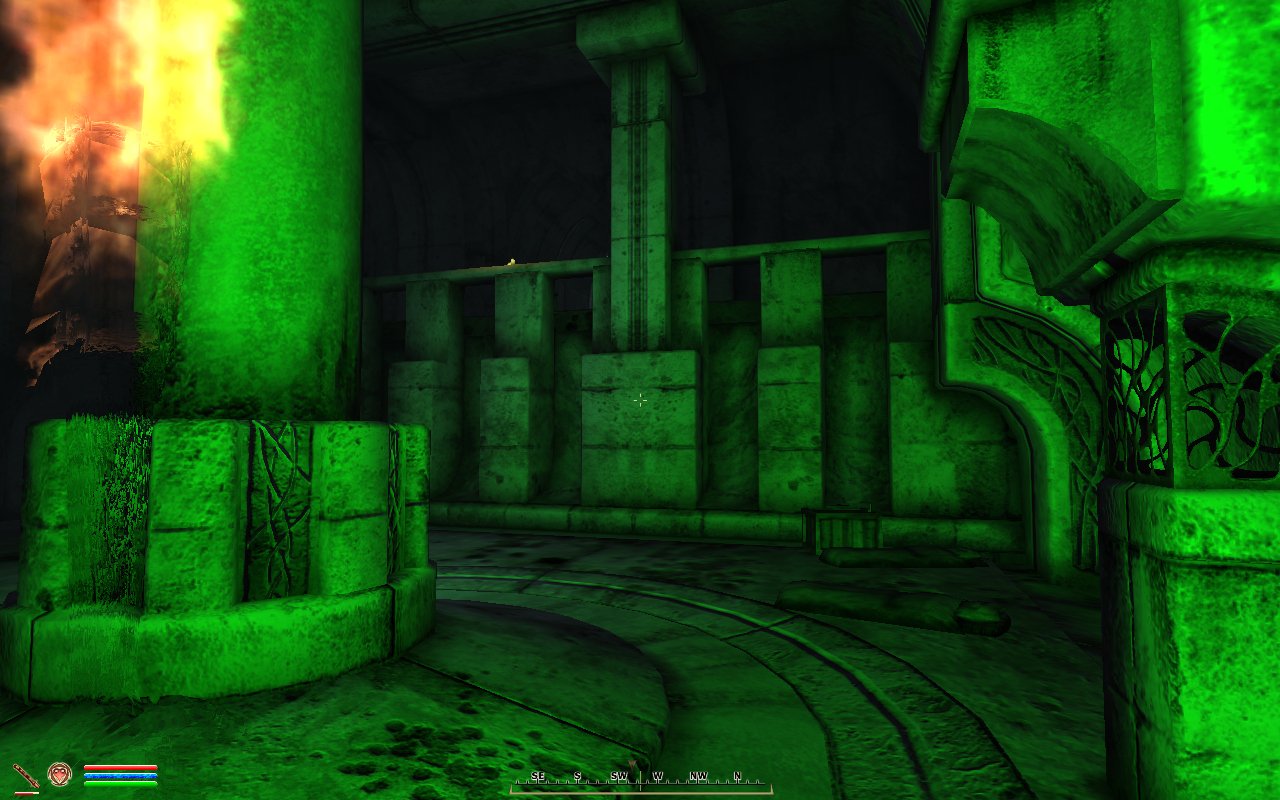The height and width of the screenshot is (800, 1280).
Task: Click the SW direction label on the compass
Action: click(x=619, y=775)
